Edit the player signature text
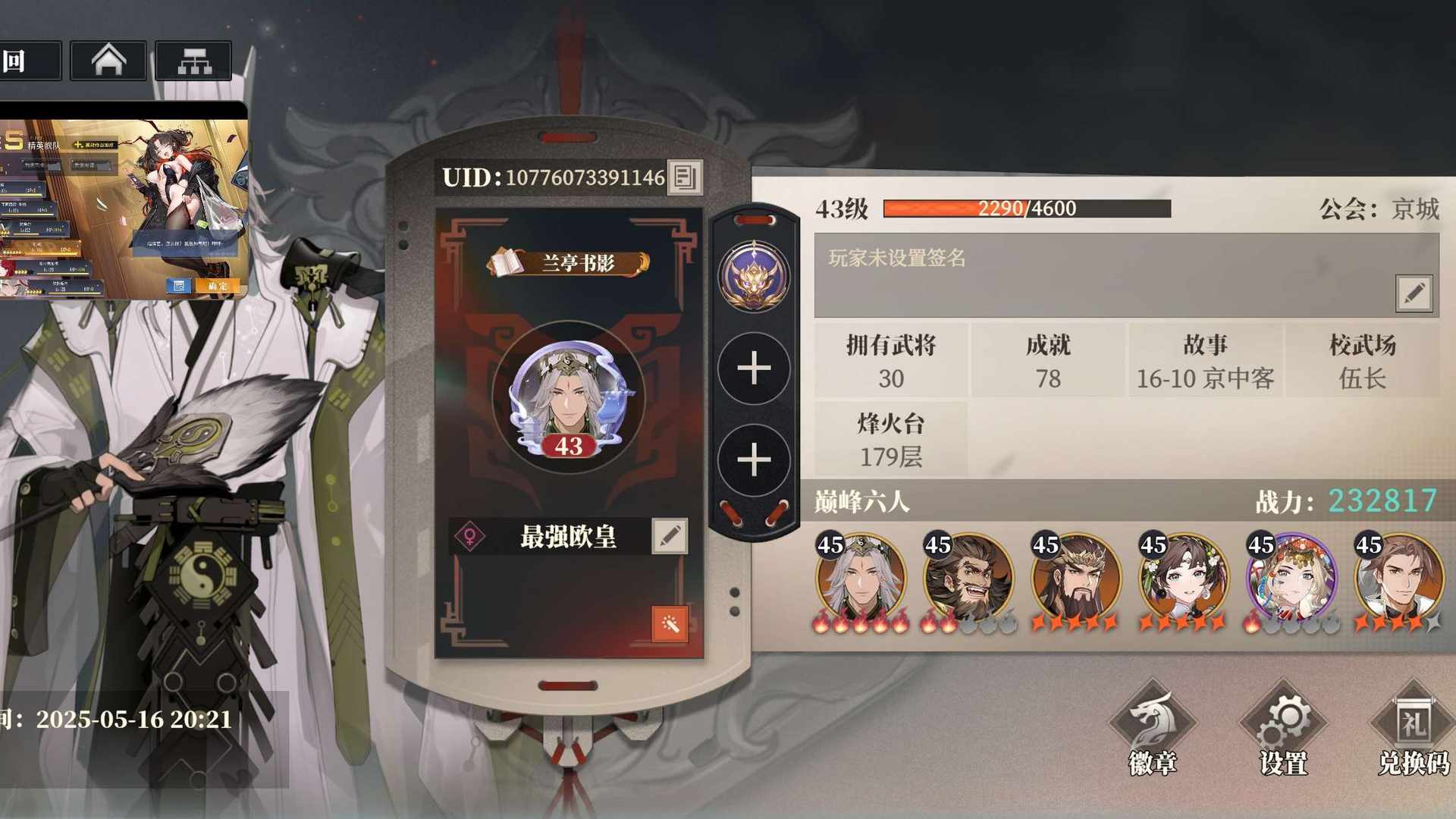1456x819 pixels. (x=1414, y=293)
